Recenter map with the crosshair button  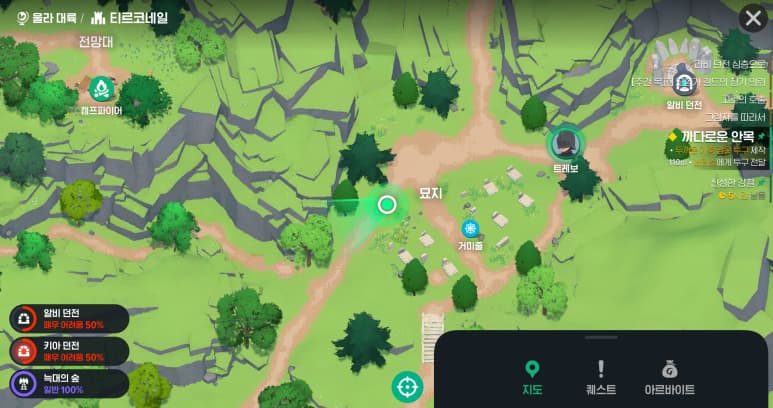(407, 386)
